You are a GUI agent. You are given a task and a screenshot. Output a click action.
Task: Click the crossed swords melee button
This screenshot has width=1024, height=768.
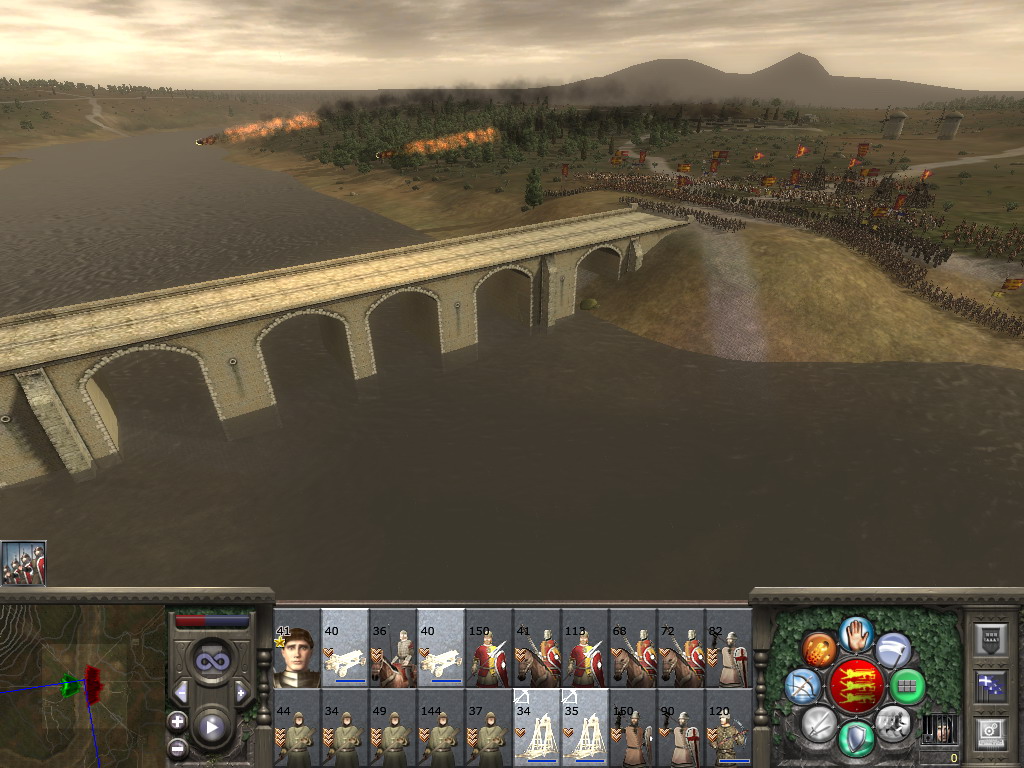(819, 722)
